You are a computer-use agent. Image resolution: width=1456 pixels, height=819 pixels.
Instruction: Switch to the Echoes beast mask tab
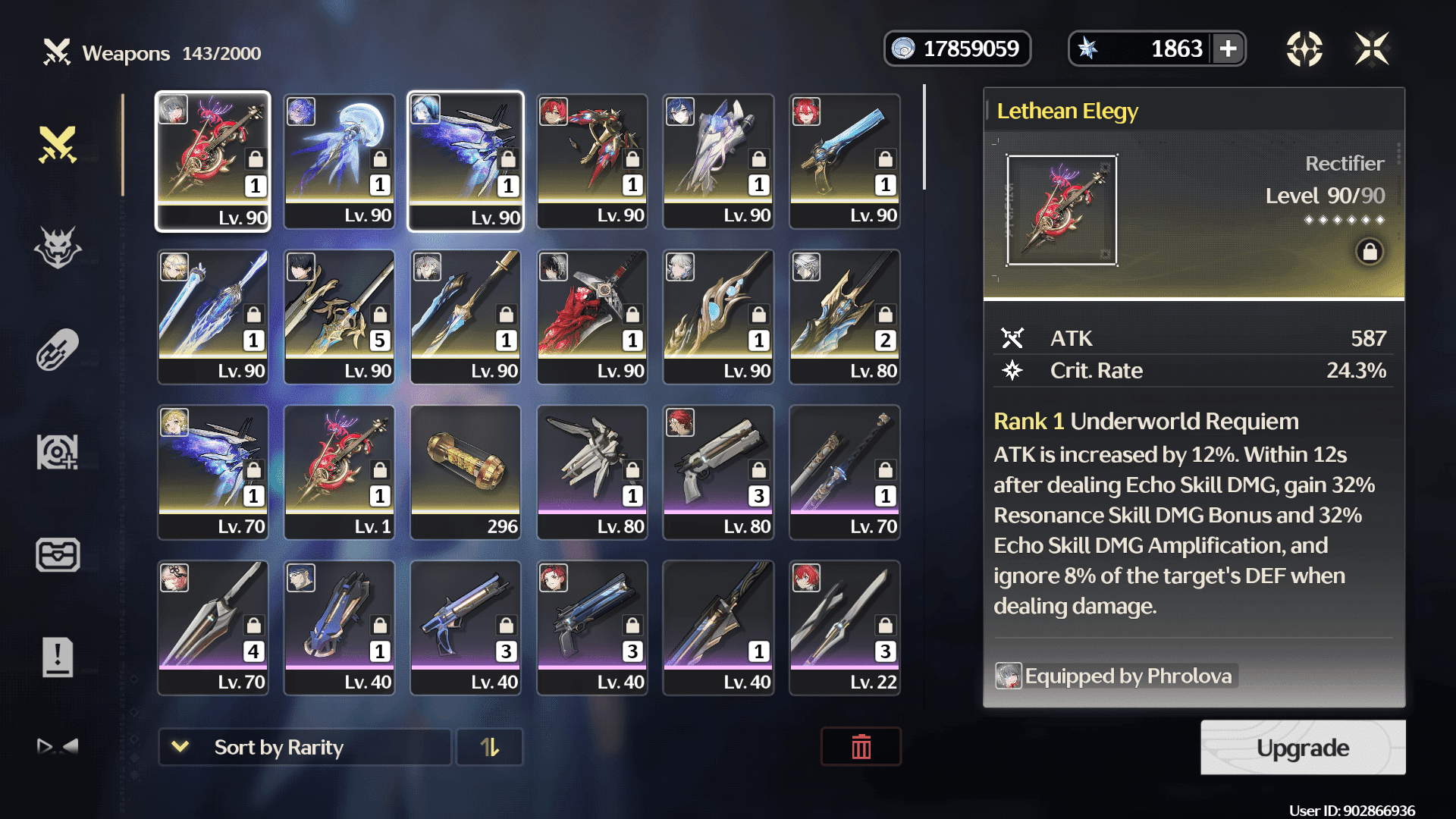point(58,247)
